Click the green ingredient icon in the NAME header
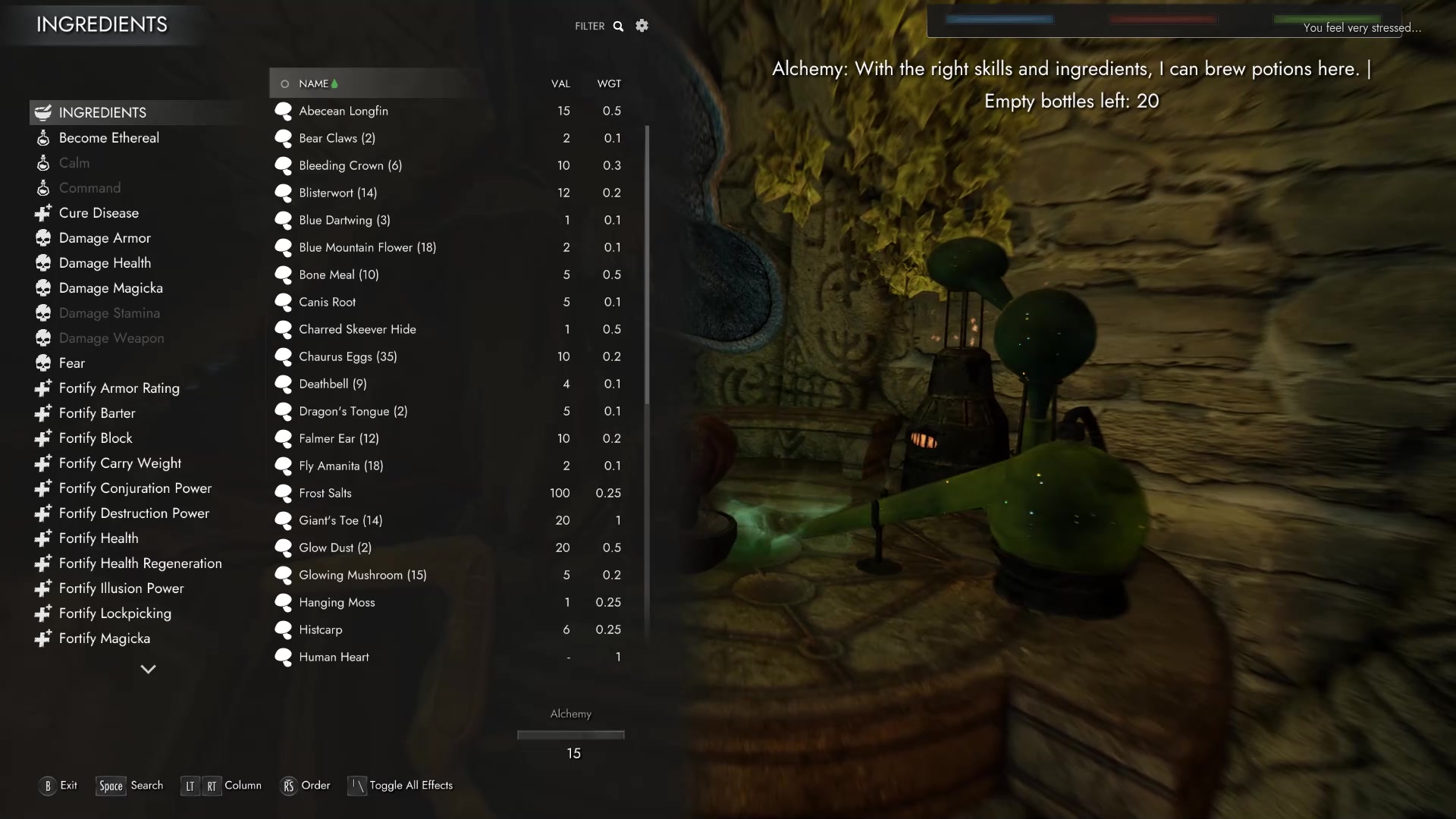Screen dimensions: 1456x819 tap(334, 83)
